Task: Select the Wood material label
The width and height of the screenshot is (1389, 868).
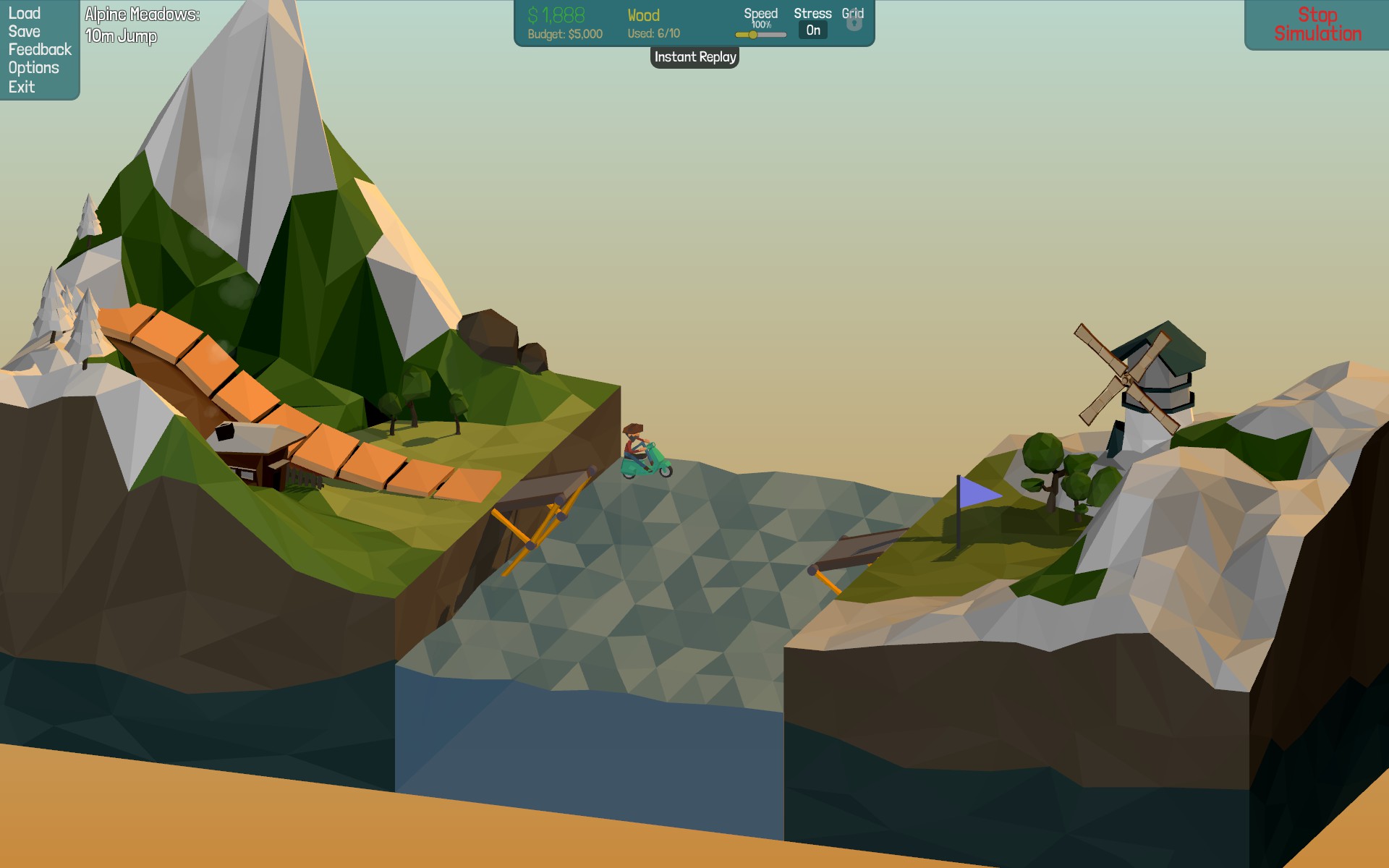Action: pos(643,16)
